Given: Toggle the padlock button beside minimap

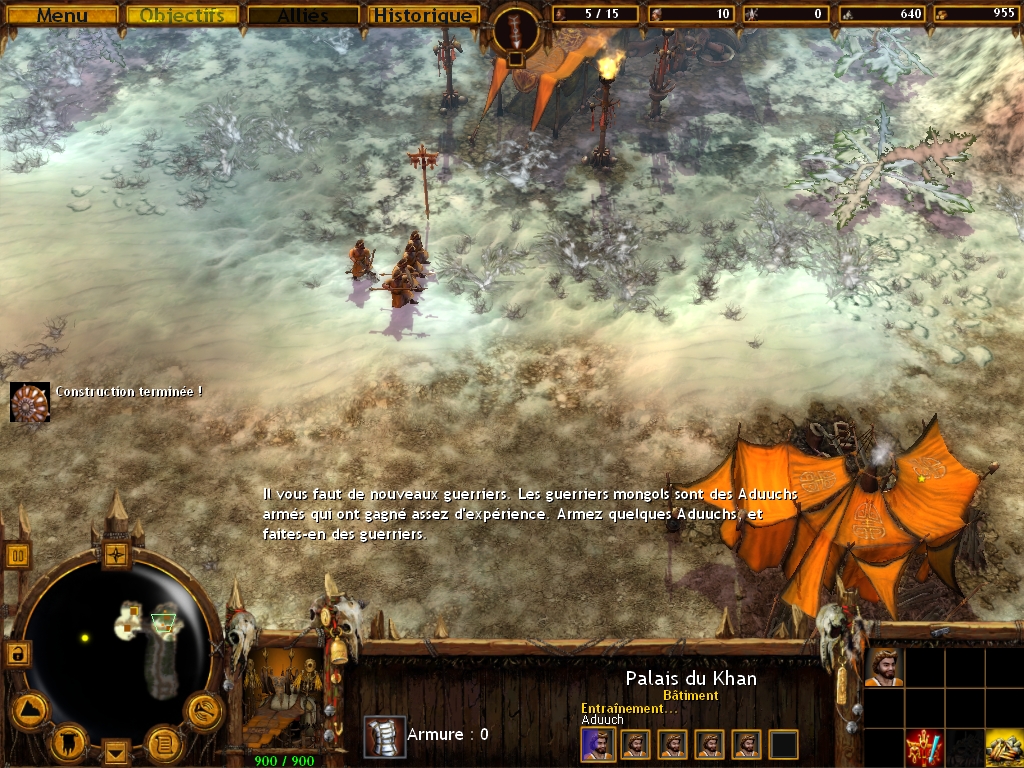Looking at the screenshot, I should pos(17,653).
